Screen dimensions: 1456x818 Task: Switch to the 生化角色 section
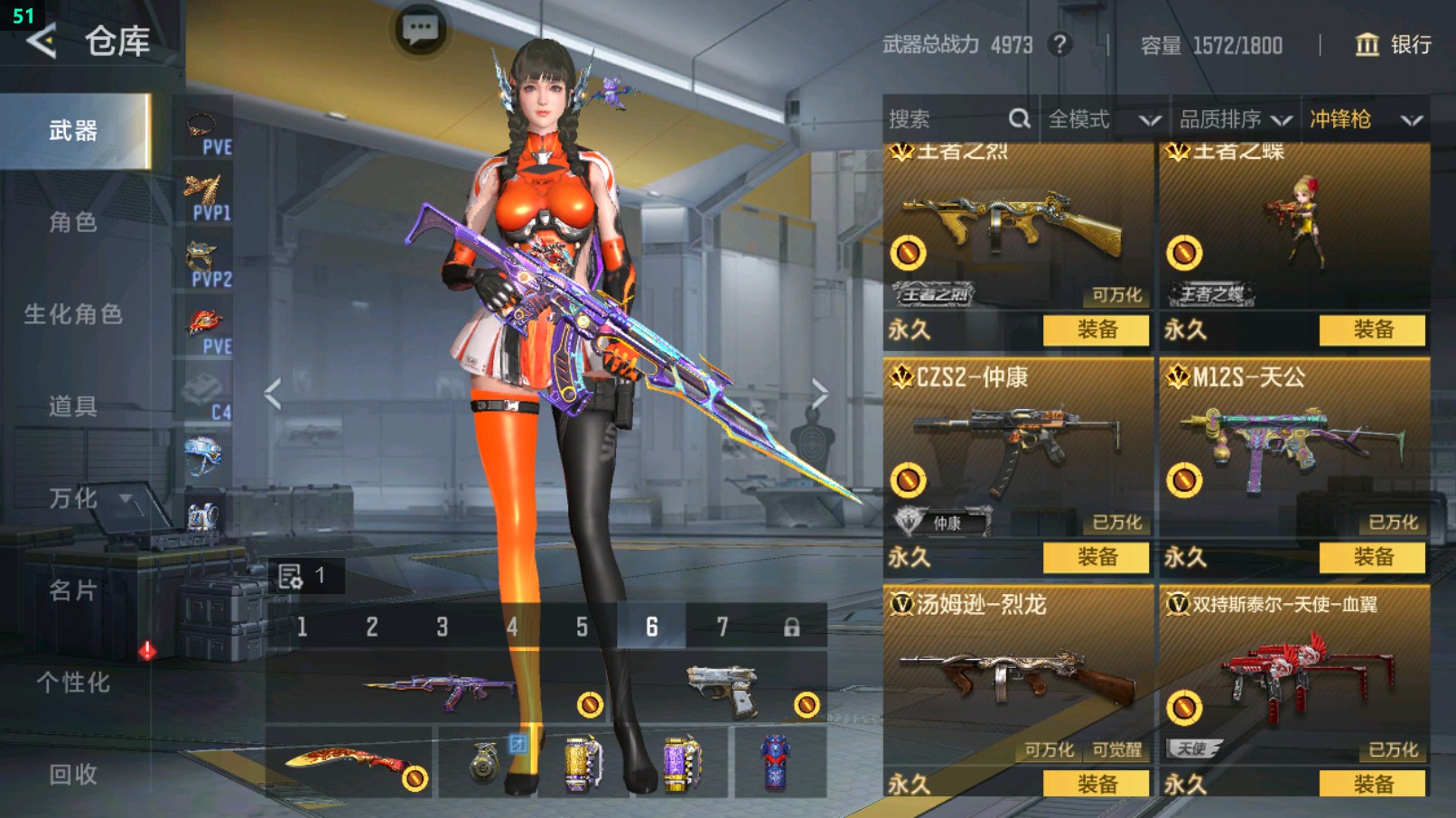tap(73, 314)
